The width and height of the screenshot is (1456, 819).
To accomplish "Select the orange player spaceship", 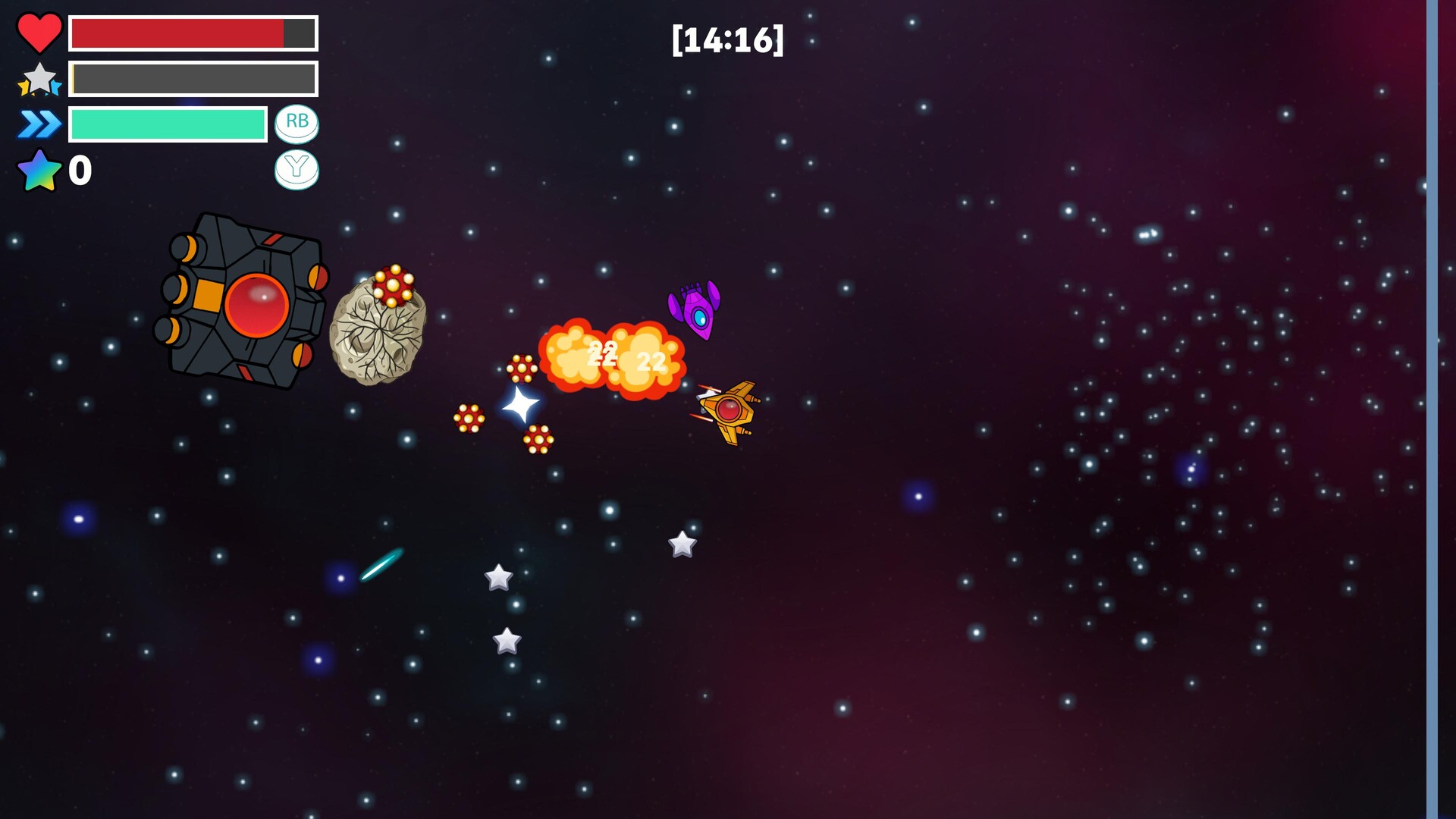I will click(x=730, y=409).
